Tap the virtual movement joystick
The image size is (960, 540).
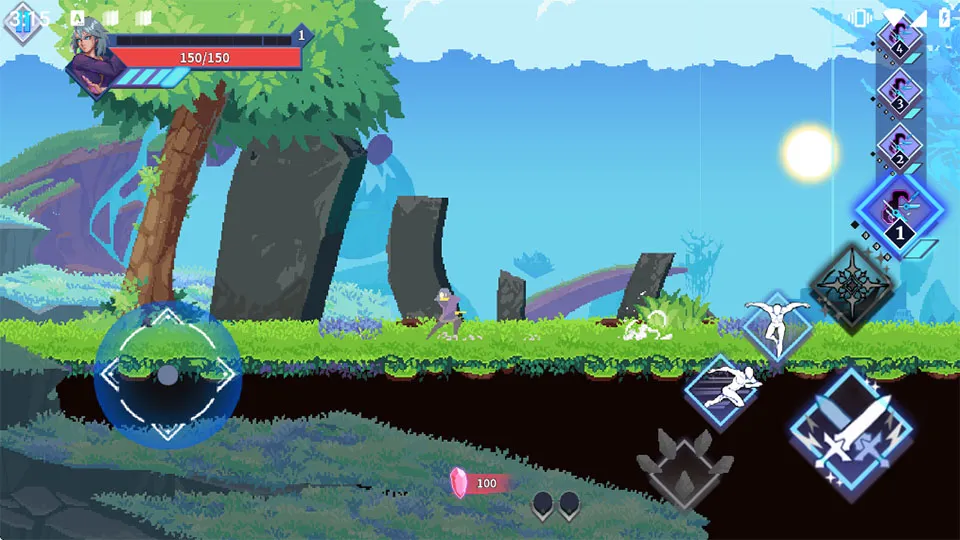(168, 374)
